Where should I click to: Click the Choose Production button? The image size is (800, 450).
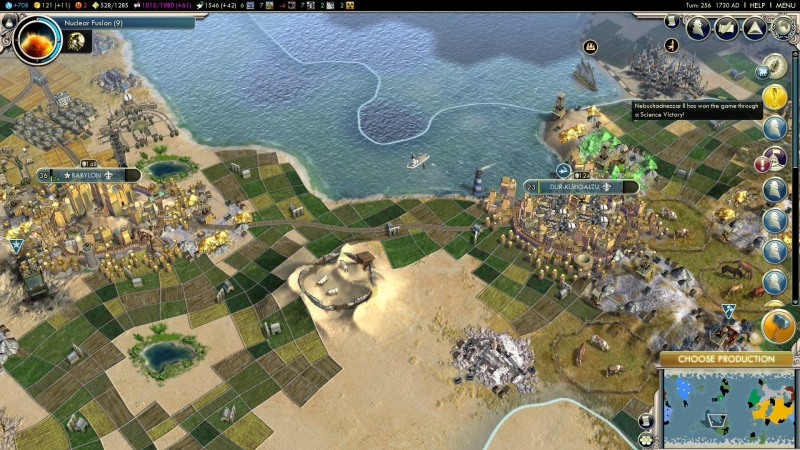pos(727,359)
